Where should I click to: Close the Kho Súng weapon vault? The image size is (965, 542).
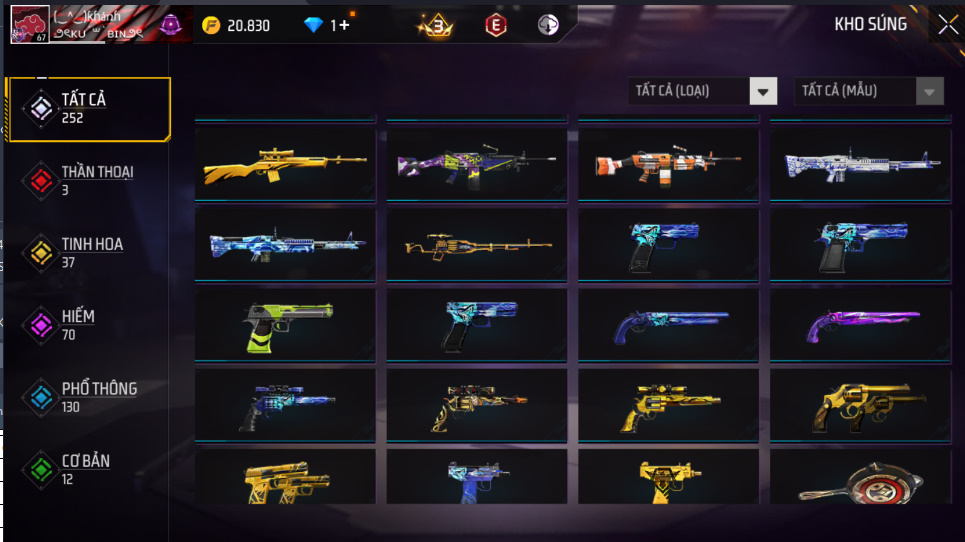[x=947, y=25]
